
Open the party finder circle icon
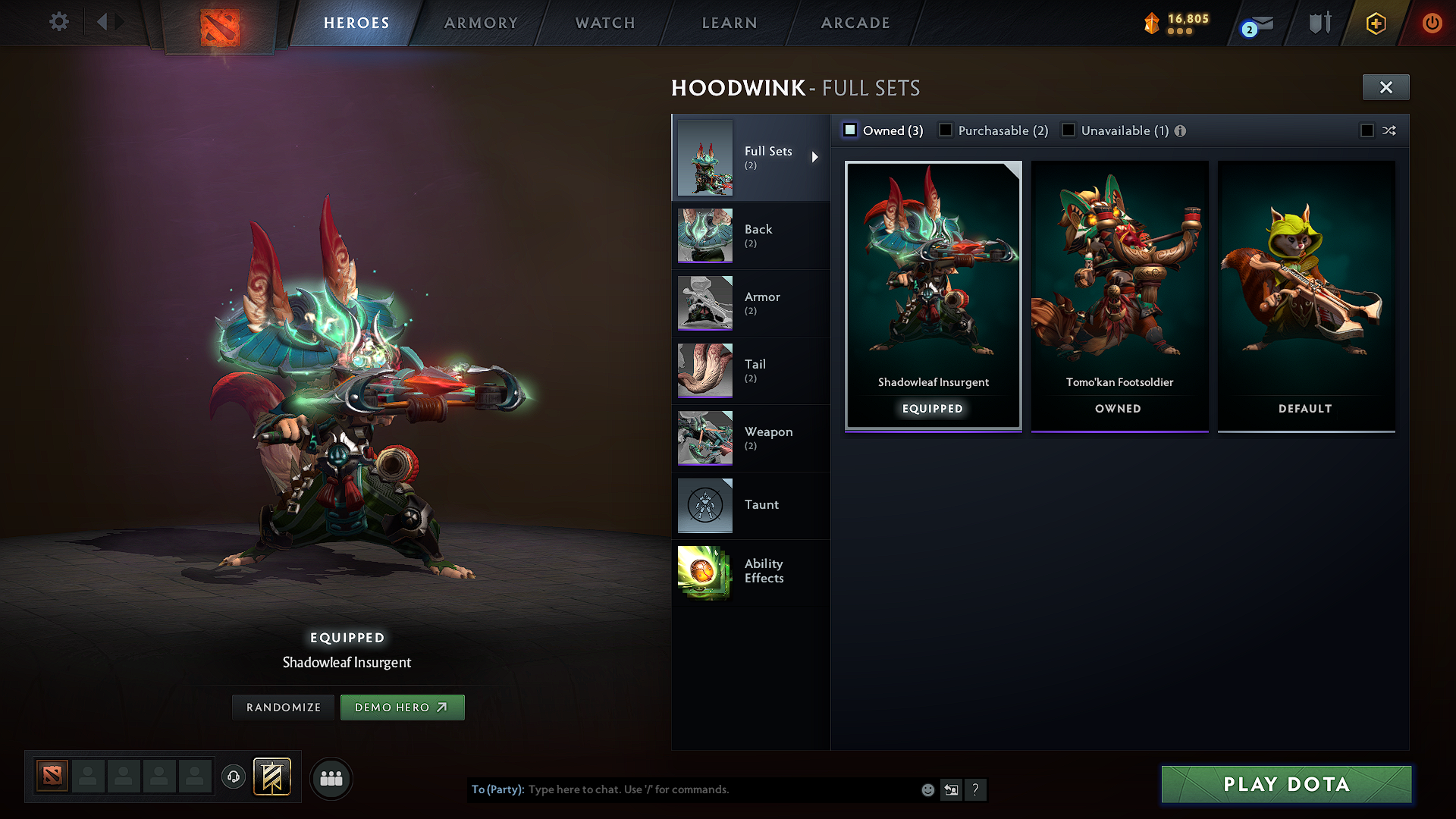pos(331,779)
